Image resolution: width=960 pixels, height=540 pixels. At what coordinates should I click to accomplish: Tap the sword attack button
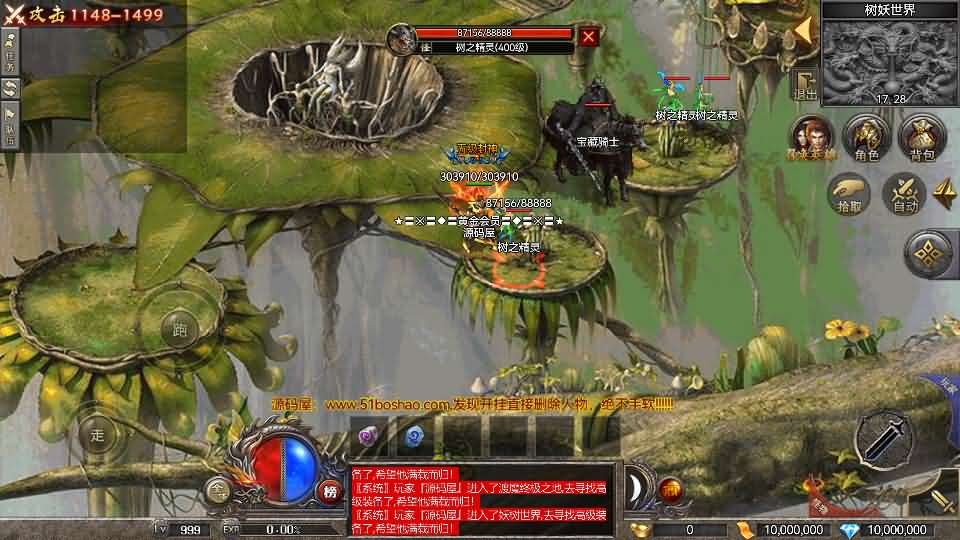[884, 438]
